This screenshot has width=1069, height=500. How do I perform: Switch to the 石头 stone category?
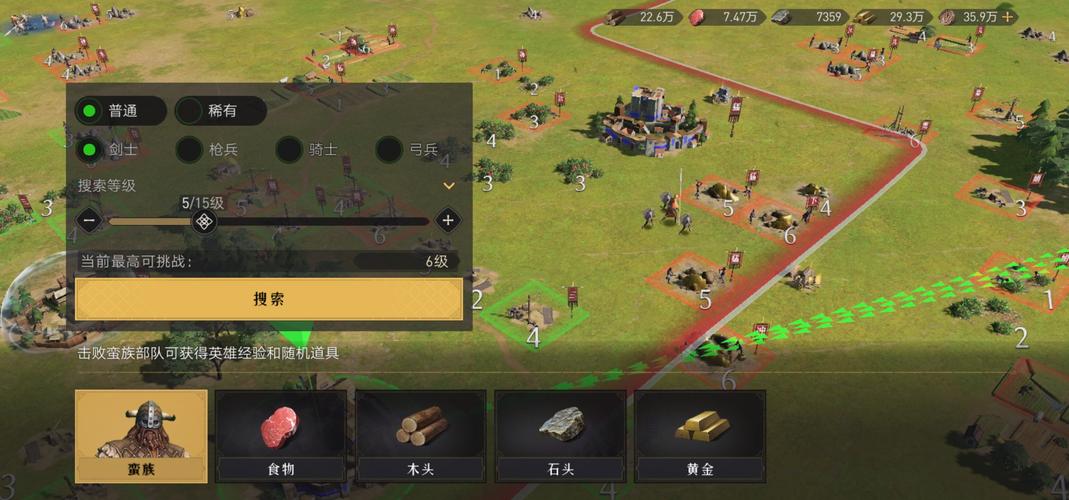coord(561,436)
